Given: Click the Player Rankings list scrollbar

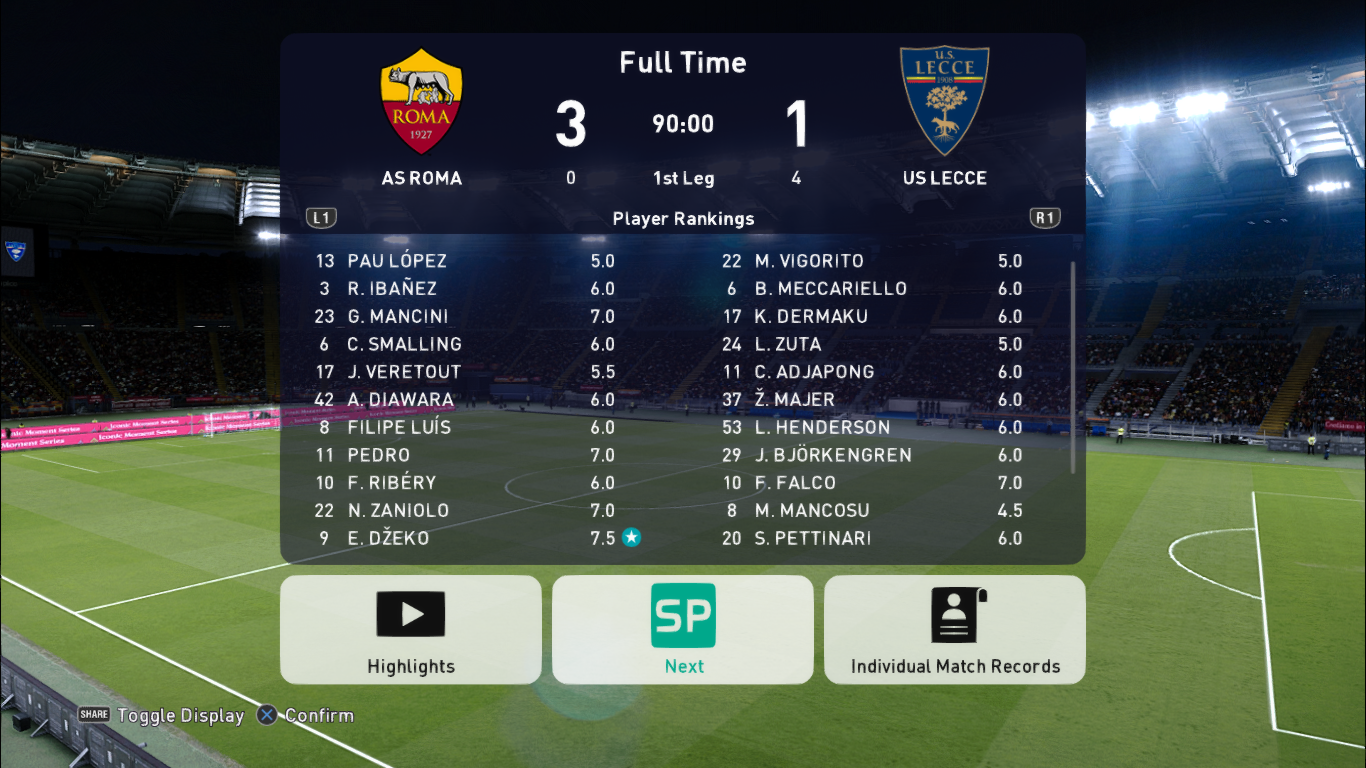Looking at the screenshot, I should (1074, 368).
